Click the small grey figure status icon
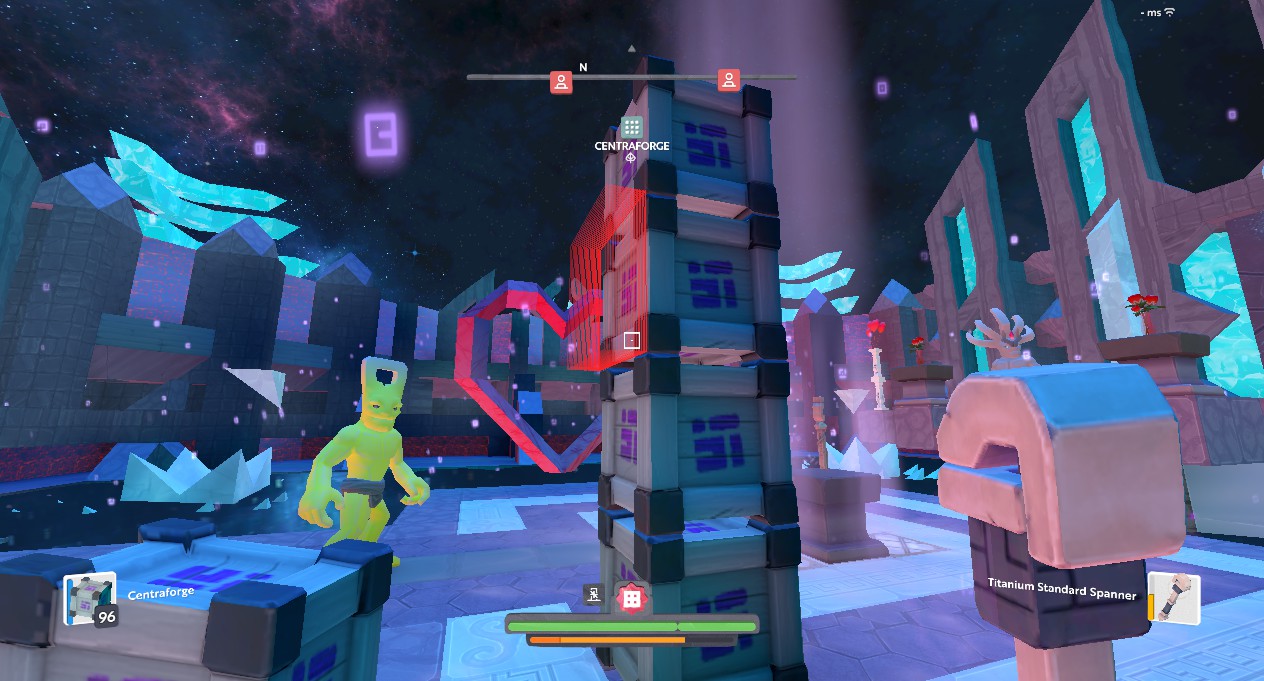This screenshot has height=681, width=1264. point(595,596)
